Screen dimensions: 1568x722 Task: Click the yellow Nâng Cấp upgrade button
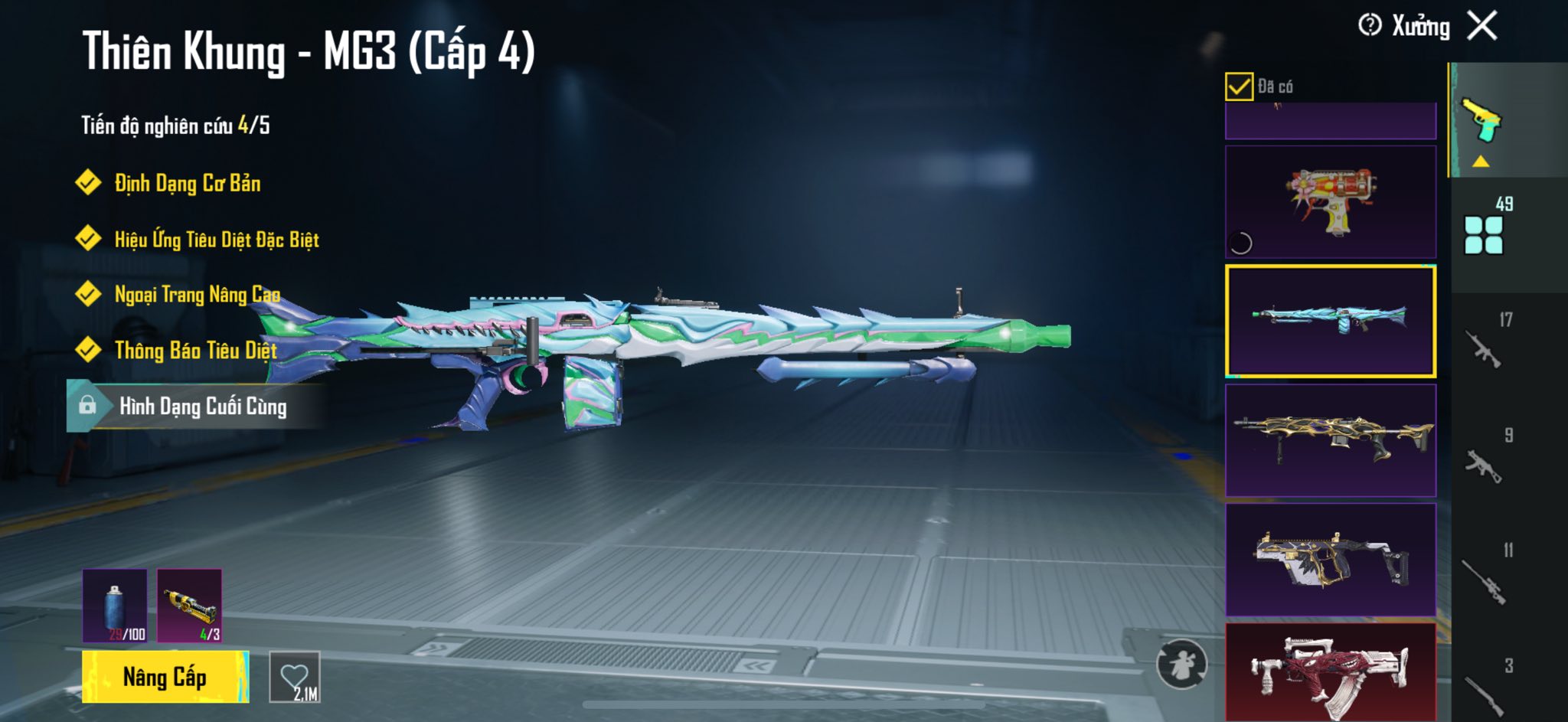[x=165, y=677]
